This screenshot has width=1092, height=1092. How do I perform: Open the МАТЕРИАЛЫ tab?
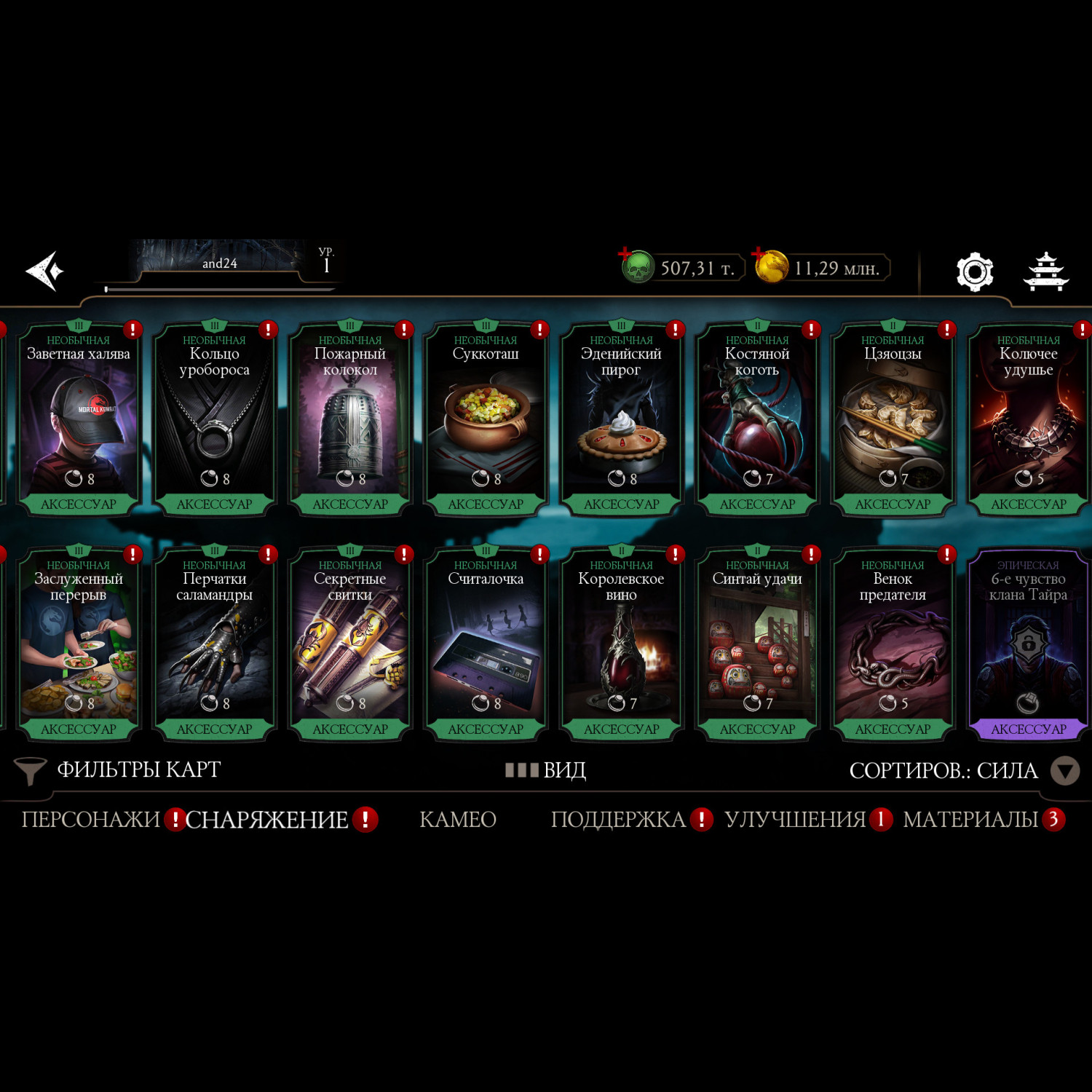[970, 820]
